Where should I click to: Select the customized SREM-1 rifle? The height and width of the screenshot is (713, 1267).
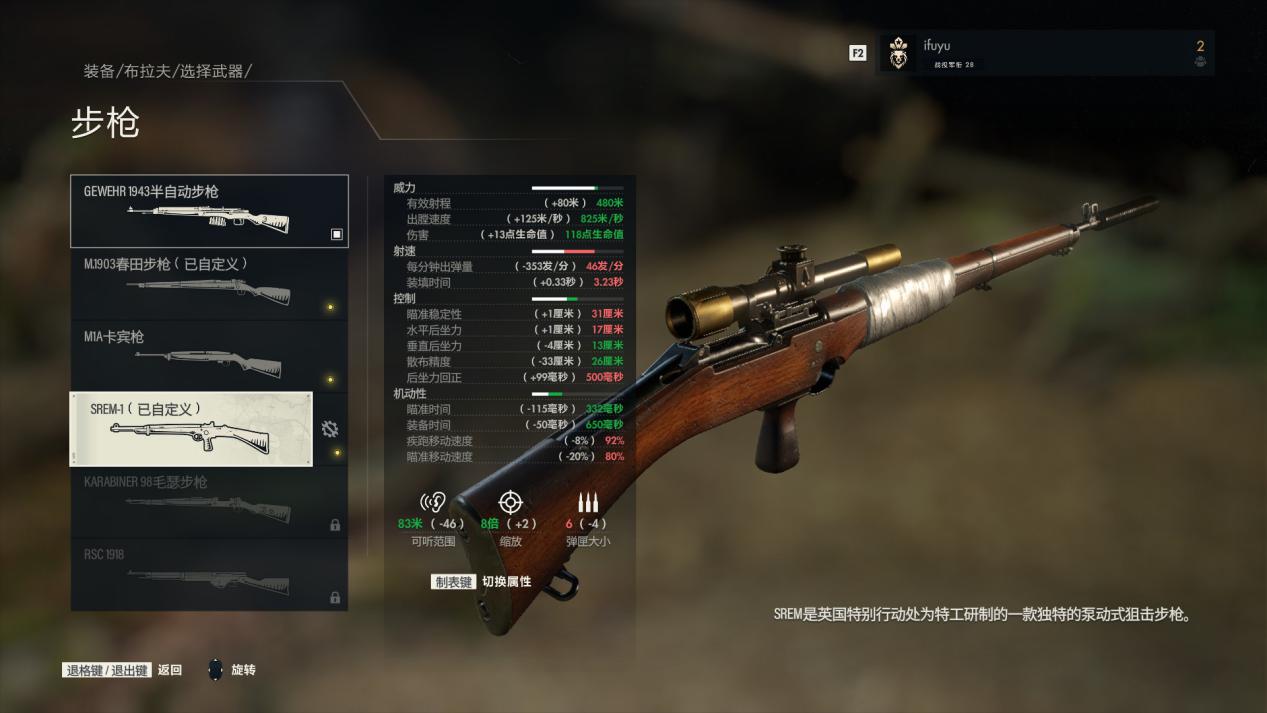191,429
